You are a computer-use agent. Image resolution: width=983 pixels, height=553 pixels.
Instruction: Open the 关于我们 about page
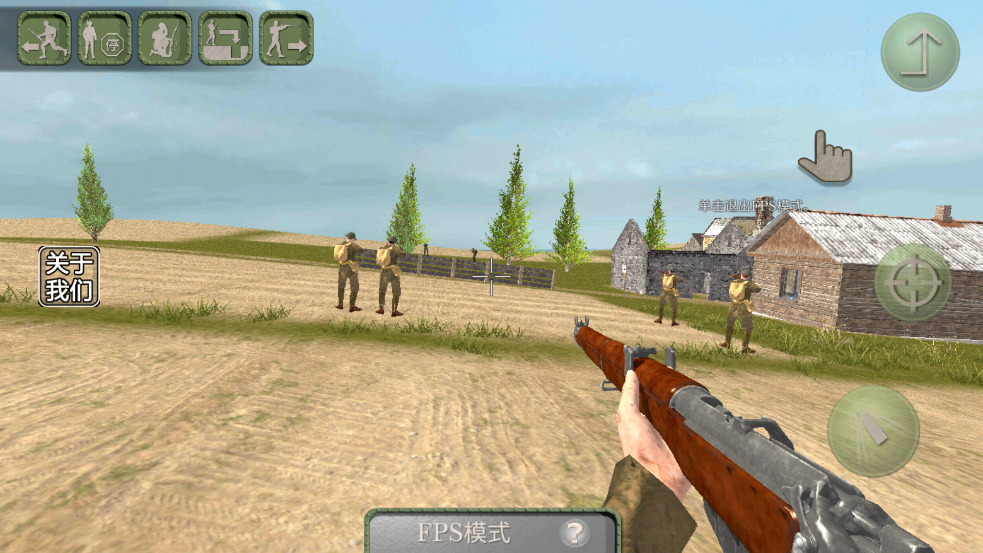(x=69, y=276)
